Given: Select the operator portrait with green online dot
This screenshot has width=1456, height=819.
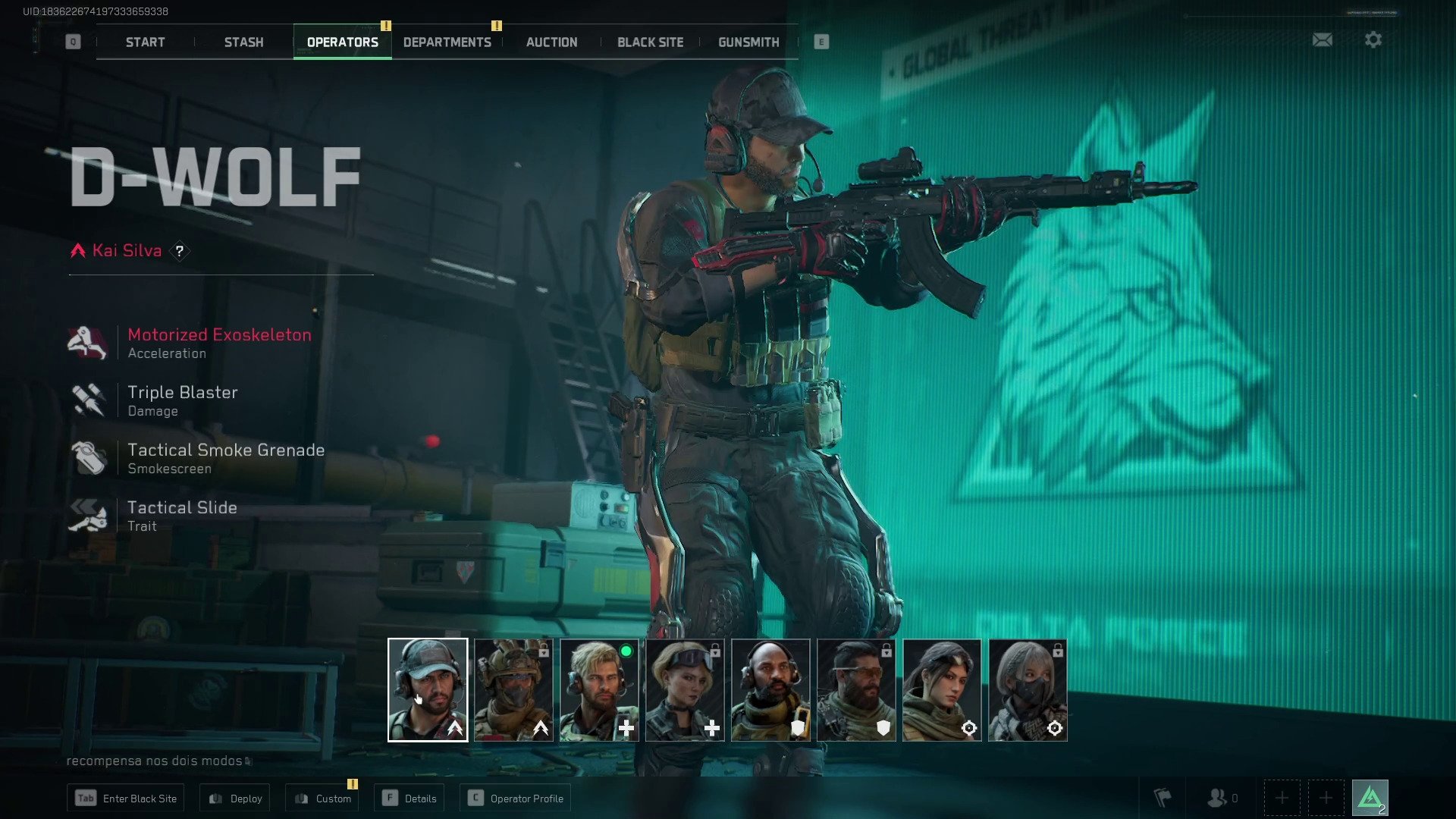Looking at the screenshot, I should [x=598, y=689].
